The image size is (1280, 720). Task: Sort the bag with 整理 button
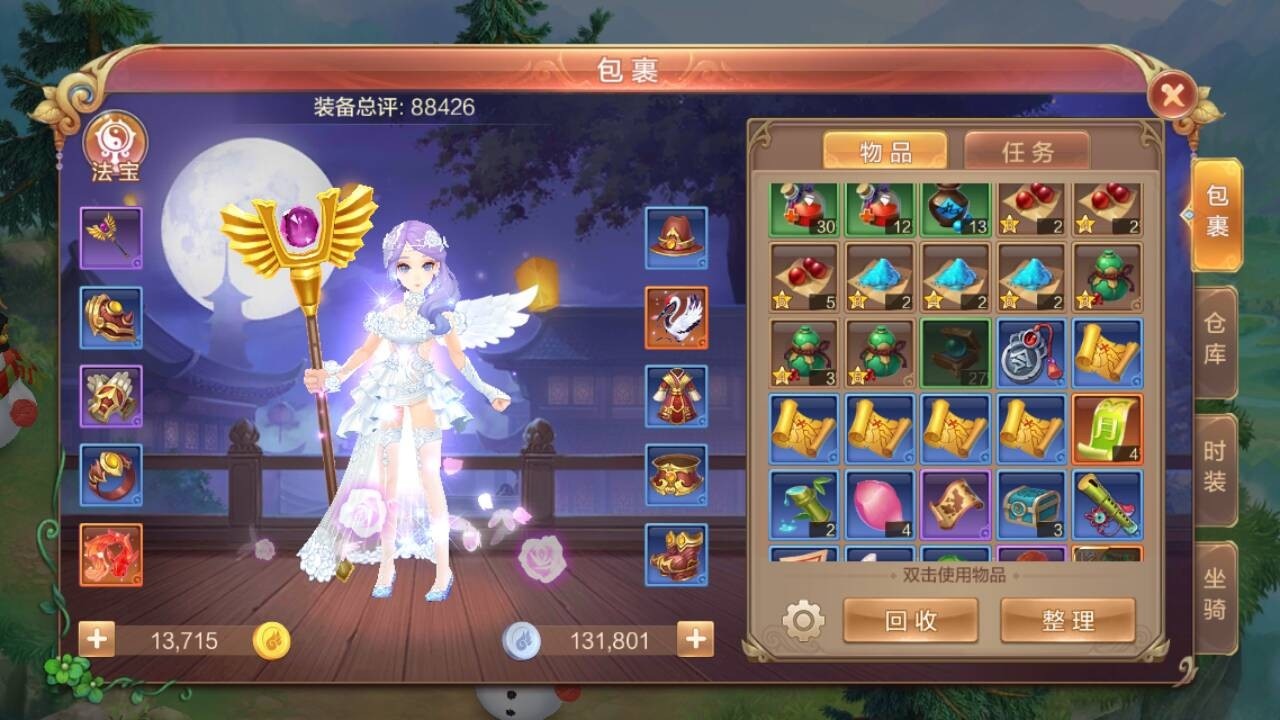pyautogui.click(x=1067, y=621)
